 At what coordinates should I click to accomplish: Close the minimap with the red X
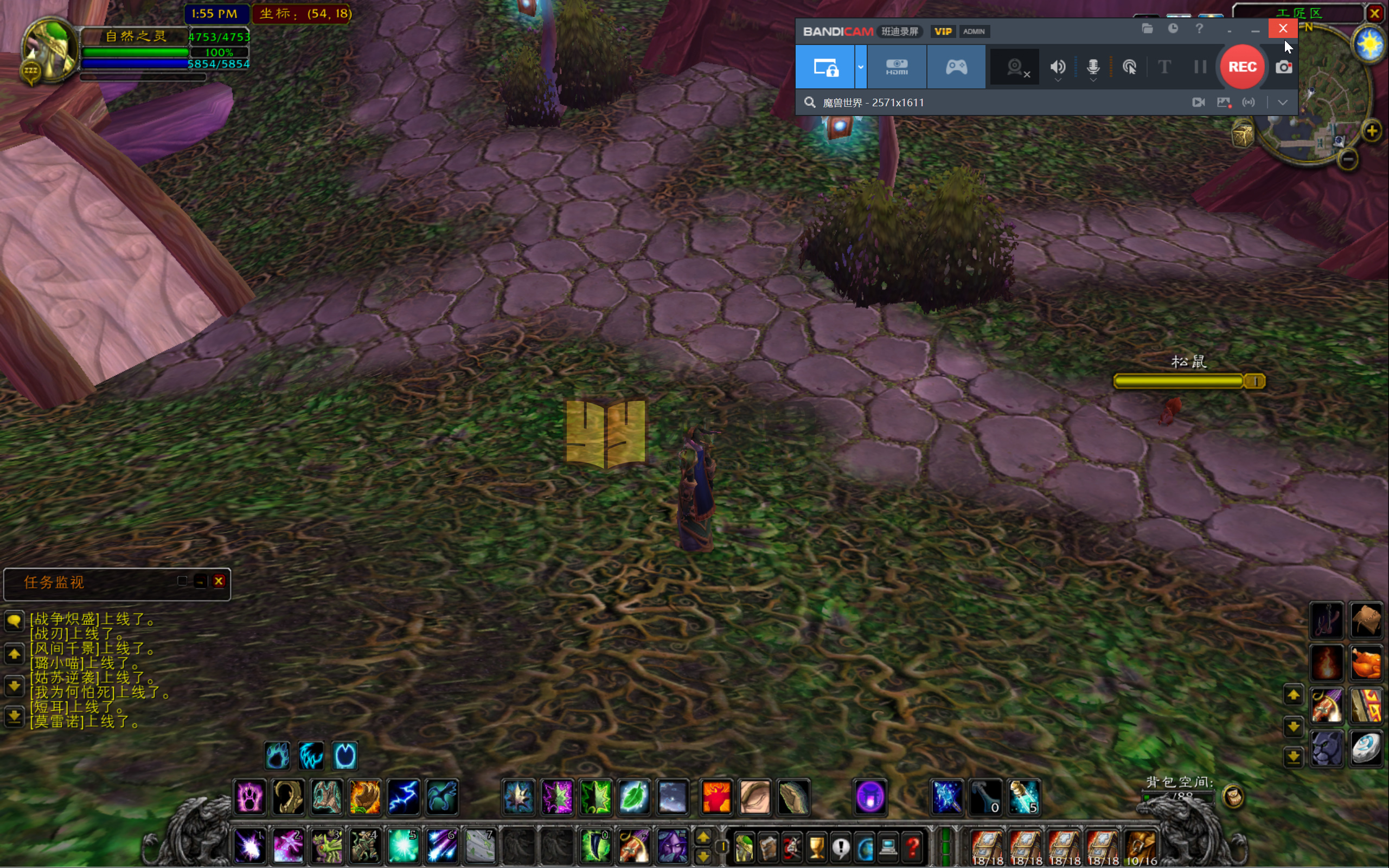pyautogui.click(x=1375, y=13)
